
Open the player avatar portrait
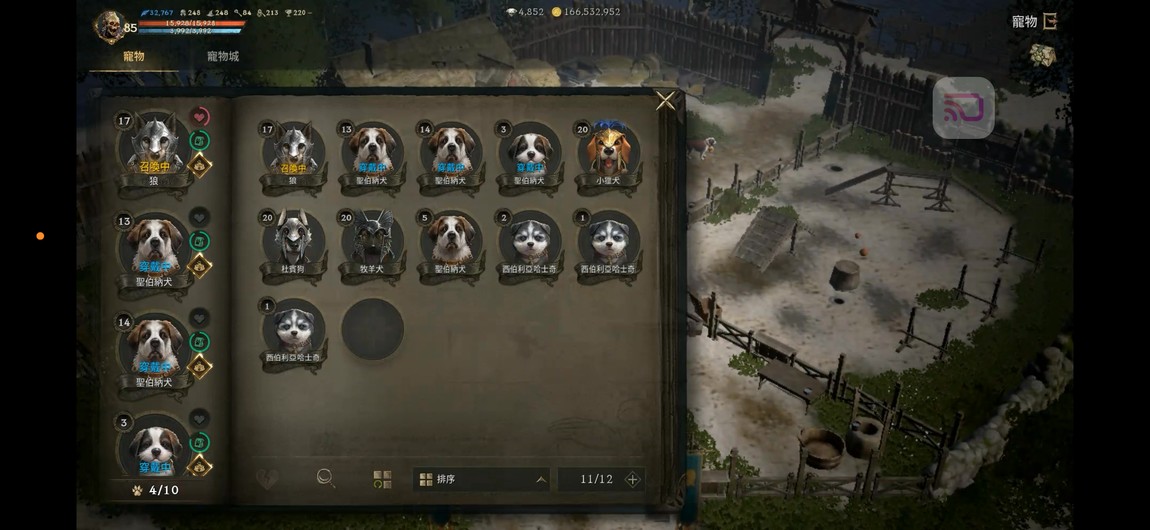click(108, 26)
